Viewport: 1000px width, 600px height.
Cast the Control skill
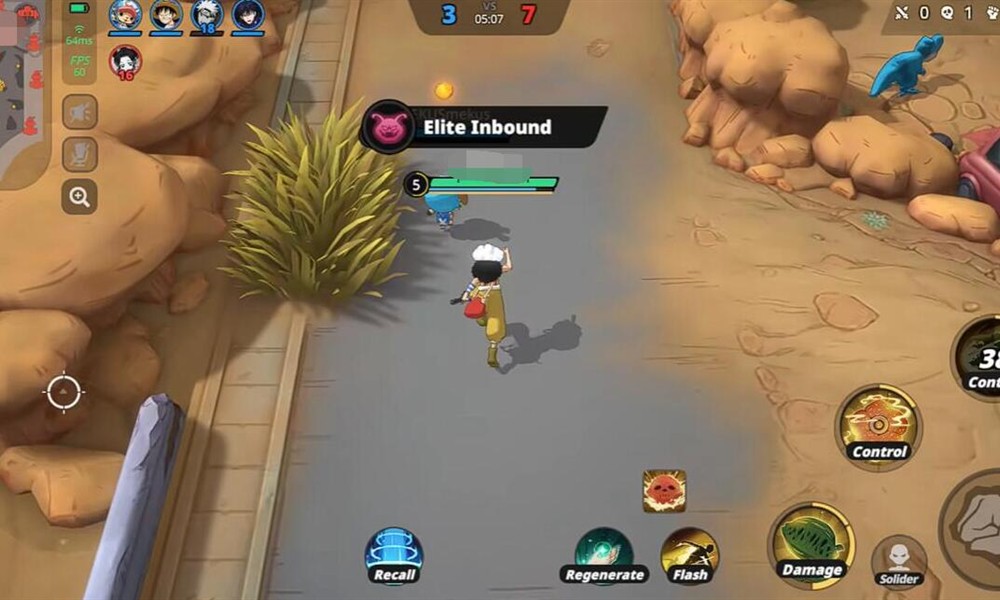pyautogui.click(x=878, y=423)
